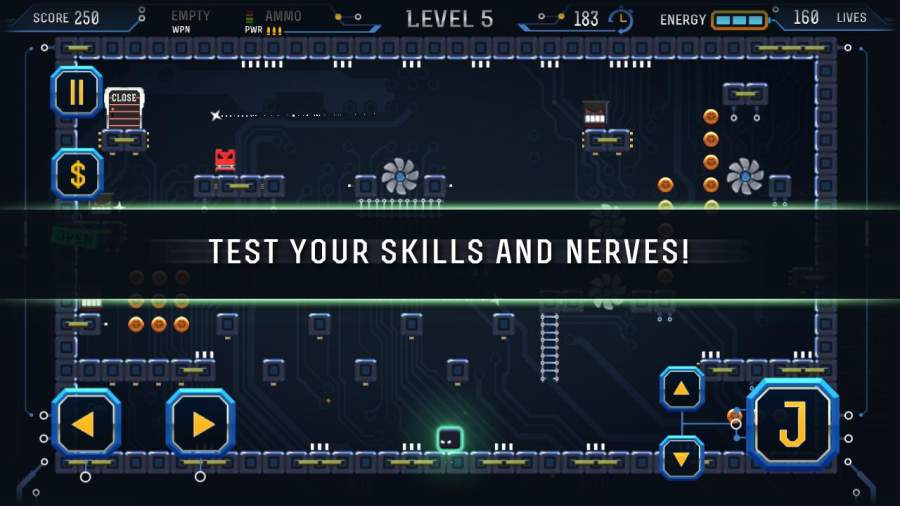Tap the right arrow move button
Image resolution: width=900 pixels, height=506 pixels.
(201, 424)
